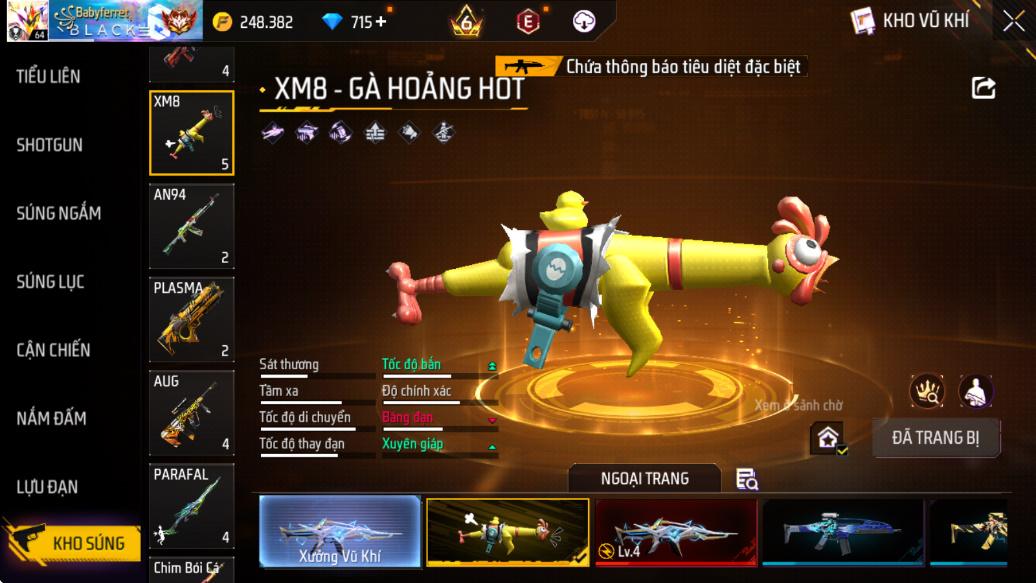The image size is (1036, 583).
Task: Toggle the lobby display house icon
Action: tap(828, 438)
